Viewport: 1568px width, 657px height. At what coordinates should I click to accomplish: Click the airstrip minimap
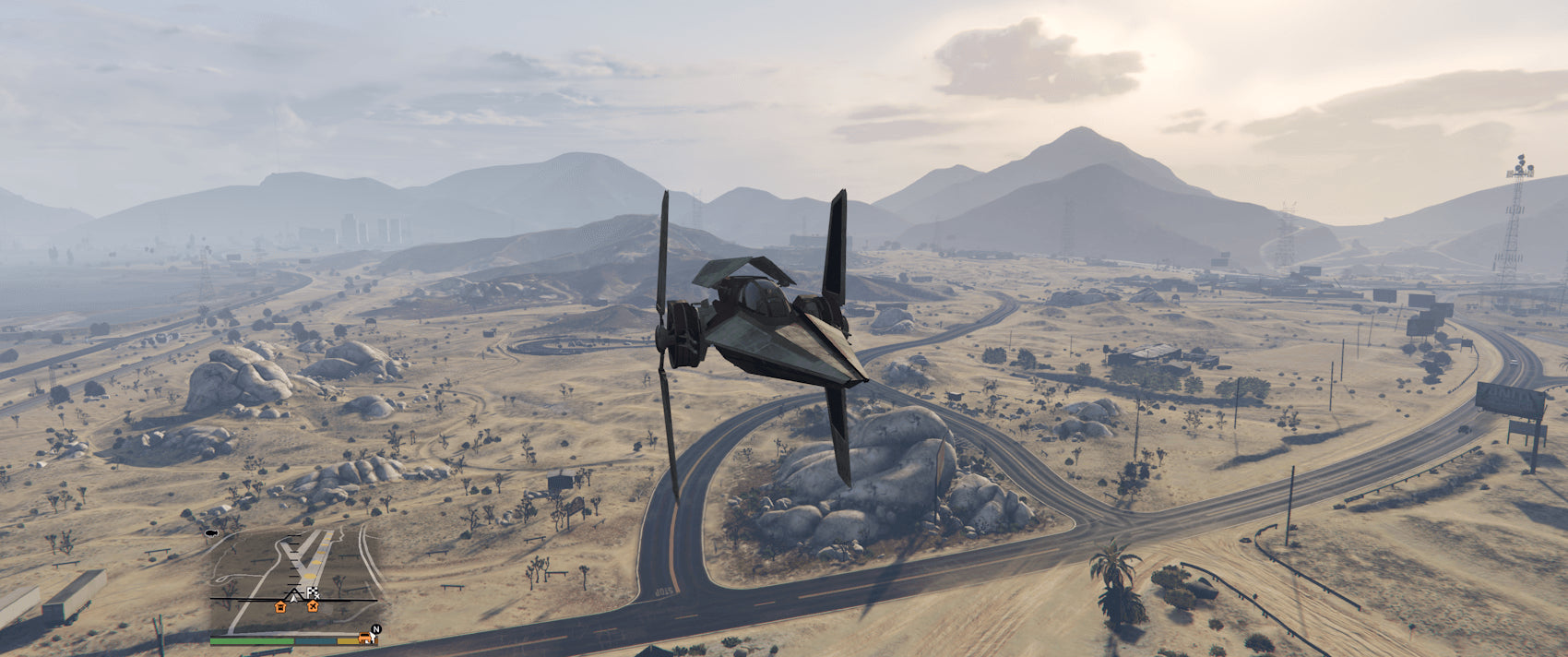pyautogui.click(x=293, y=578)
